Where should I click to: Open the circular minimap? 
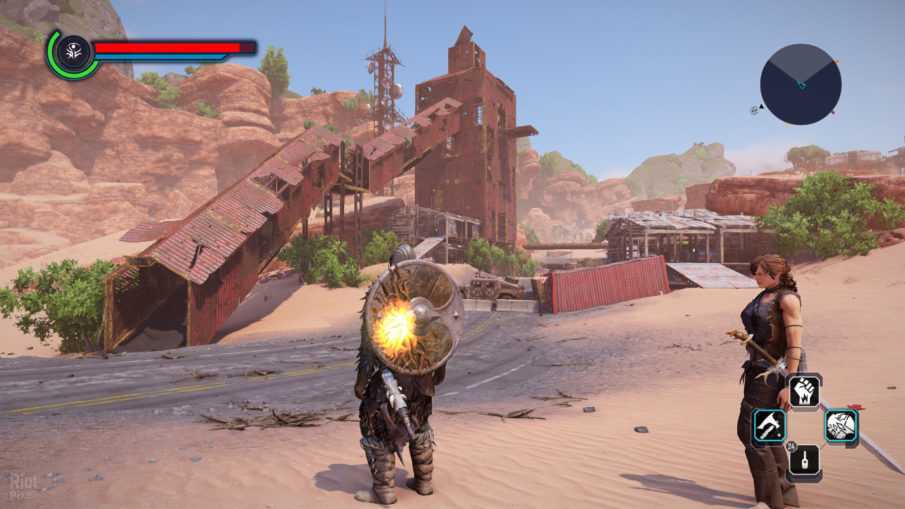800,84
